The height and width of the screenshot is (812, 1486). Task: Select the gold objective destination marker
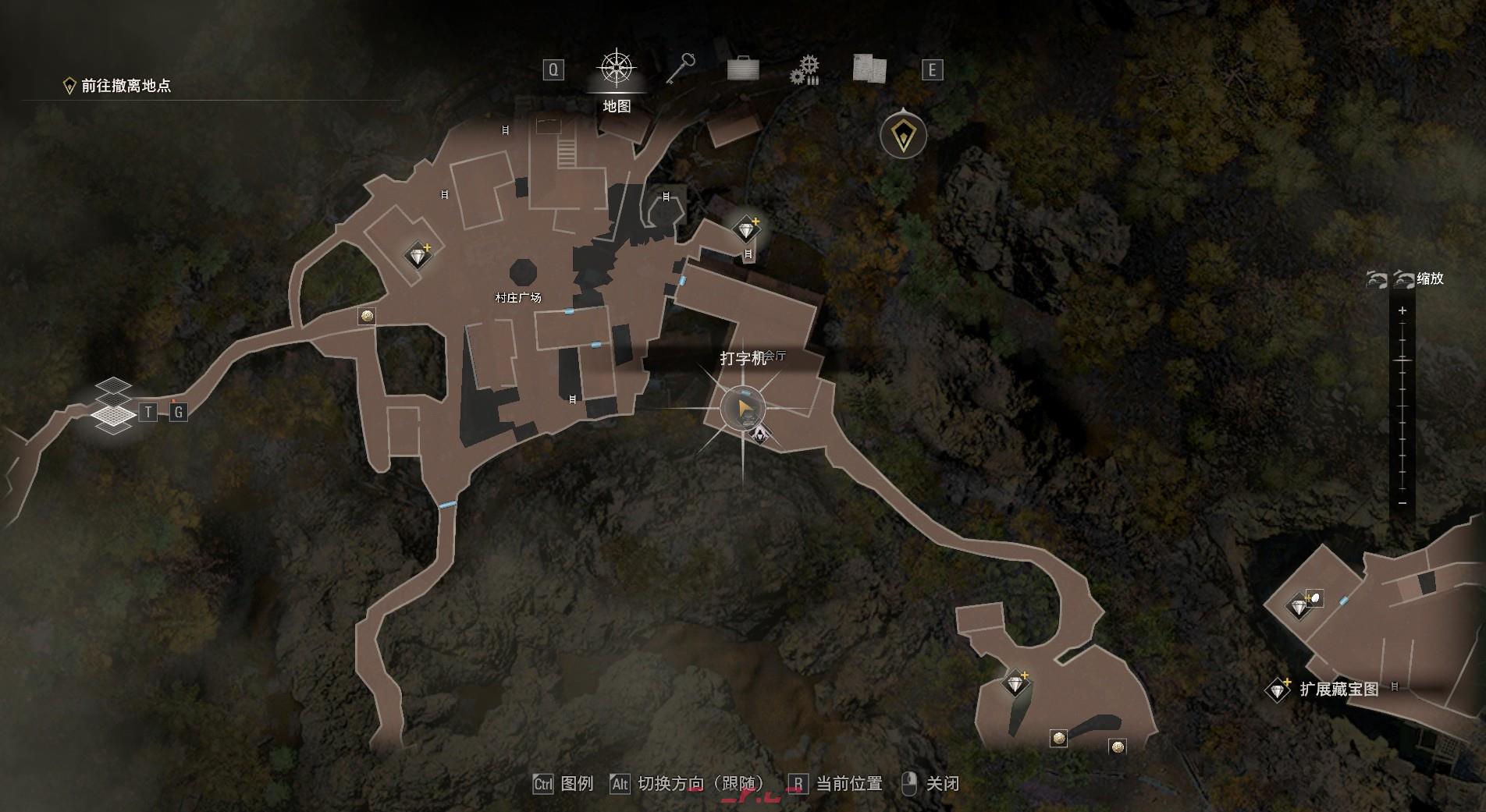pos(903,136)
